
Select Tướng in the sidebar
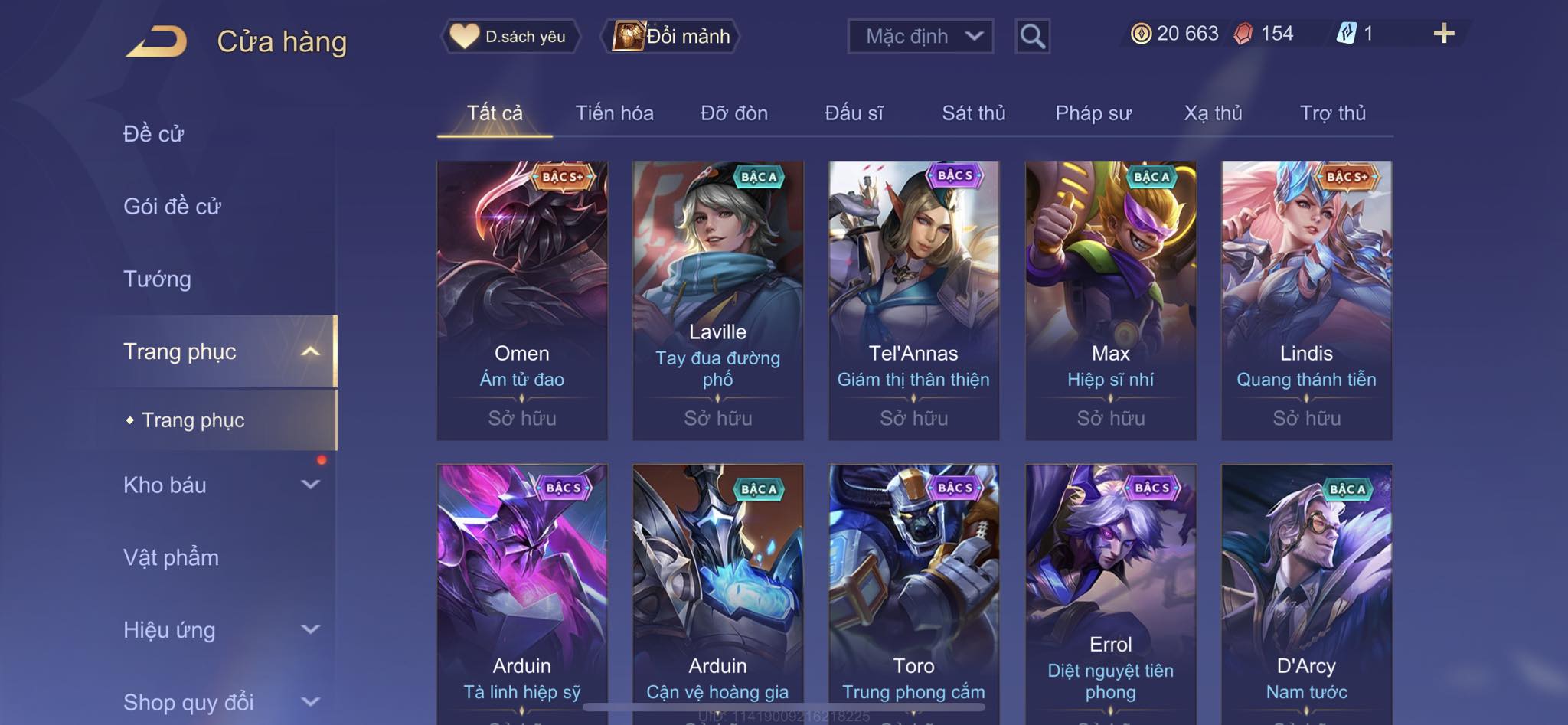(x=157, y=279)
